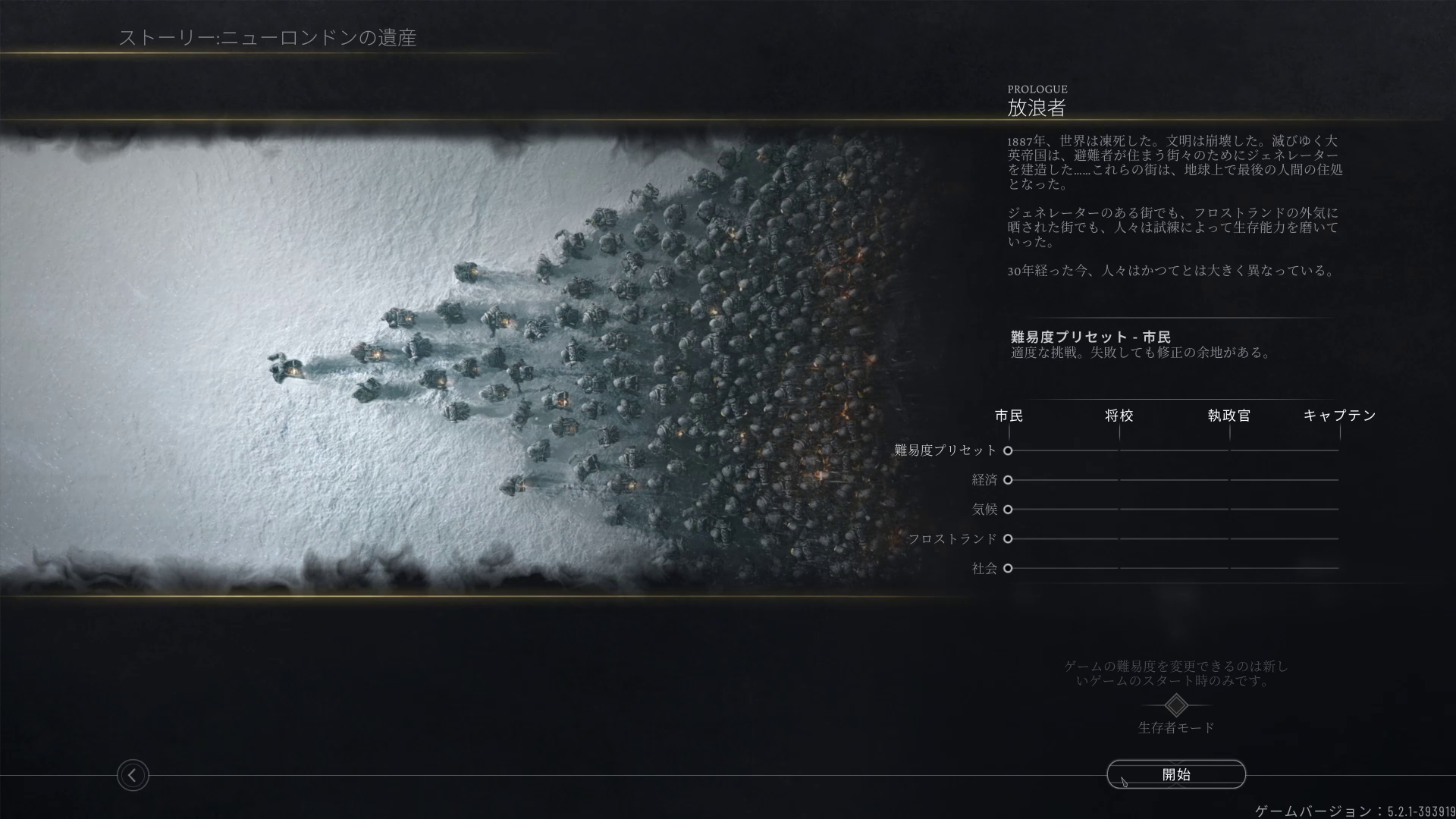Select the 執政官 difficulty column header

coord(1228,416)
